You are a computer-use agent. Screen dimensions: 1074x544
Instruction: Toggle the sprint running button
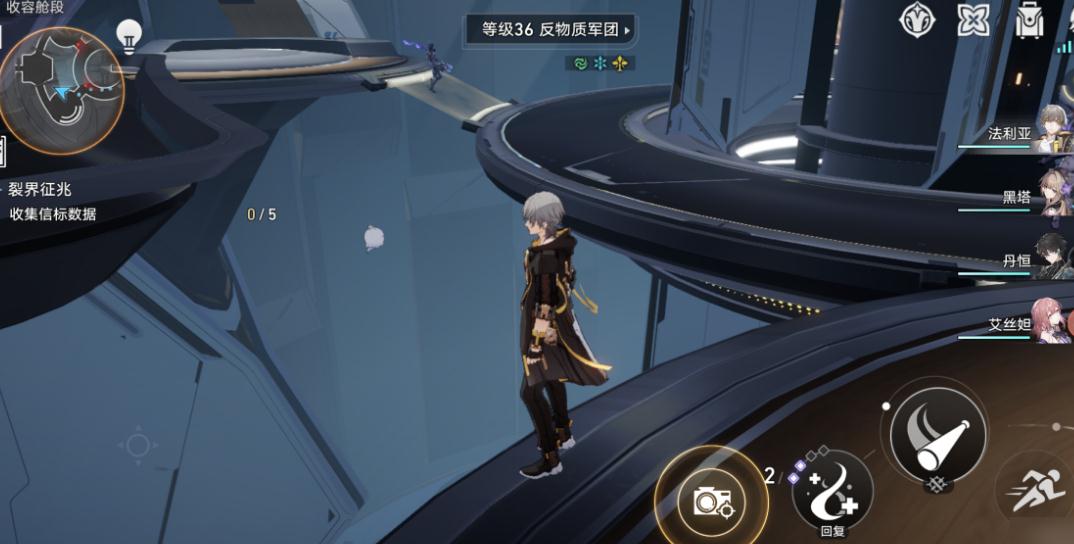(x=1040, y=494)
